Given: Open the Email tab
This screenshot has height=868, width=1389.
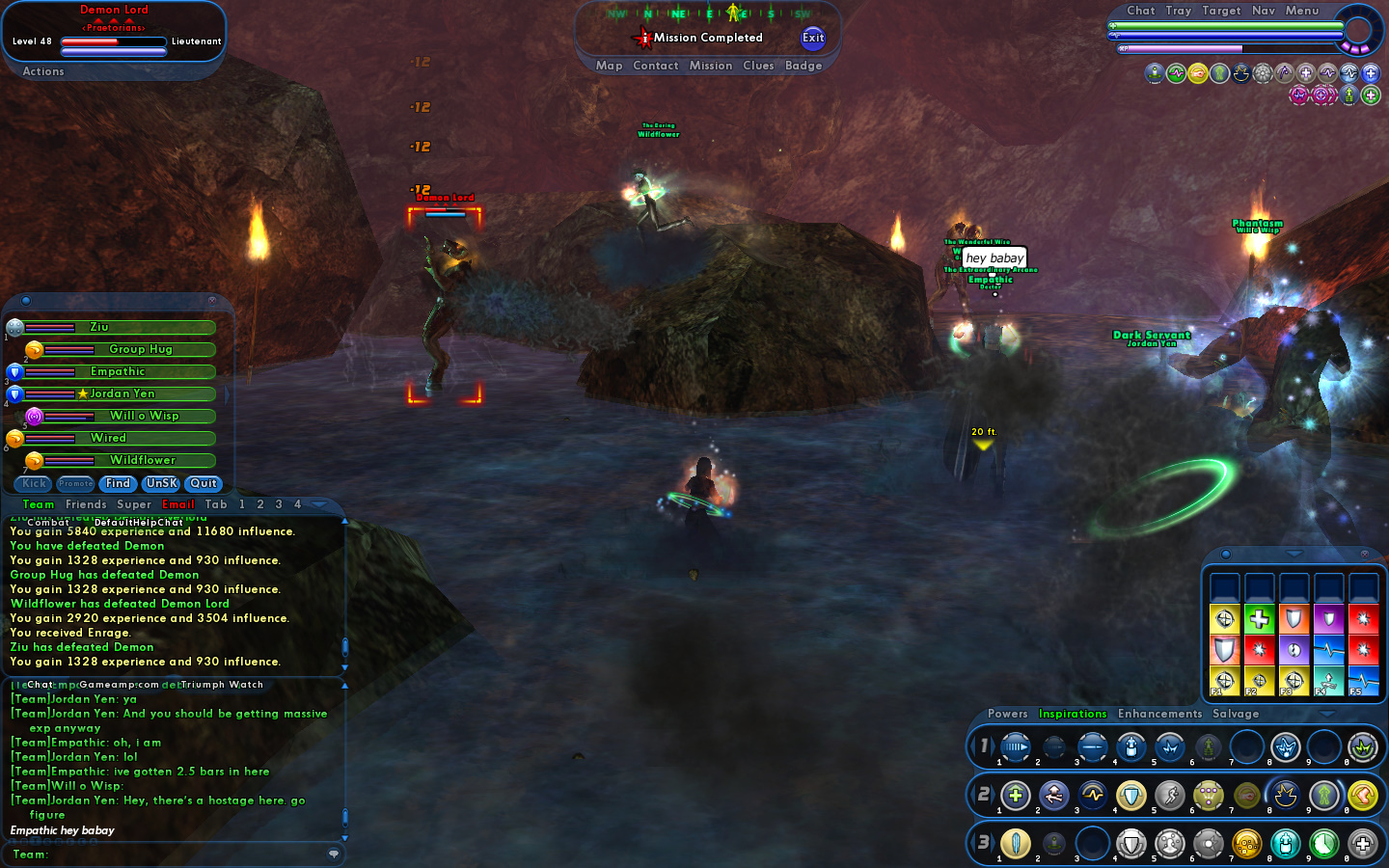Looking at the screenshot, I should click(x=178, y=504).
